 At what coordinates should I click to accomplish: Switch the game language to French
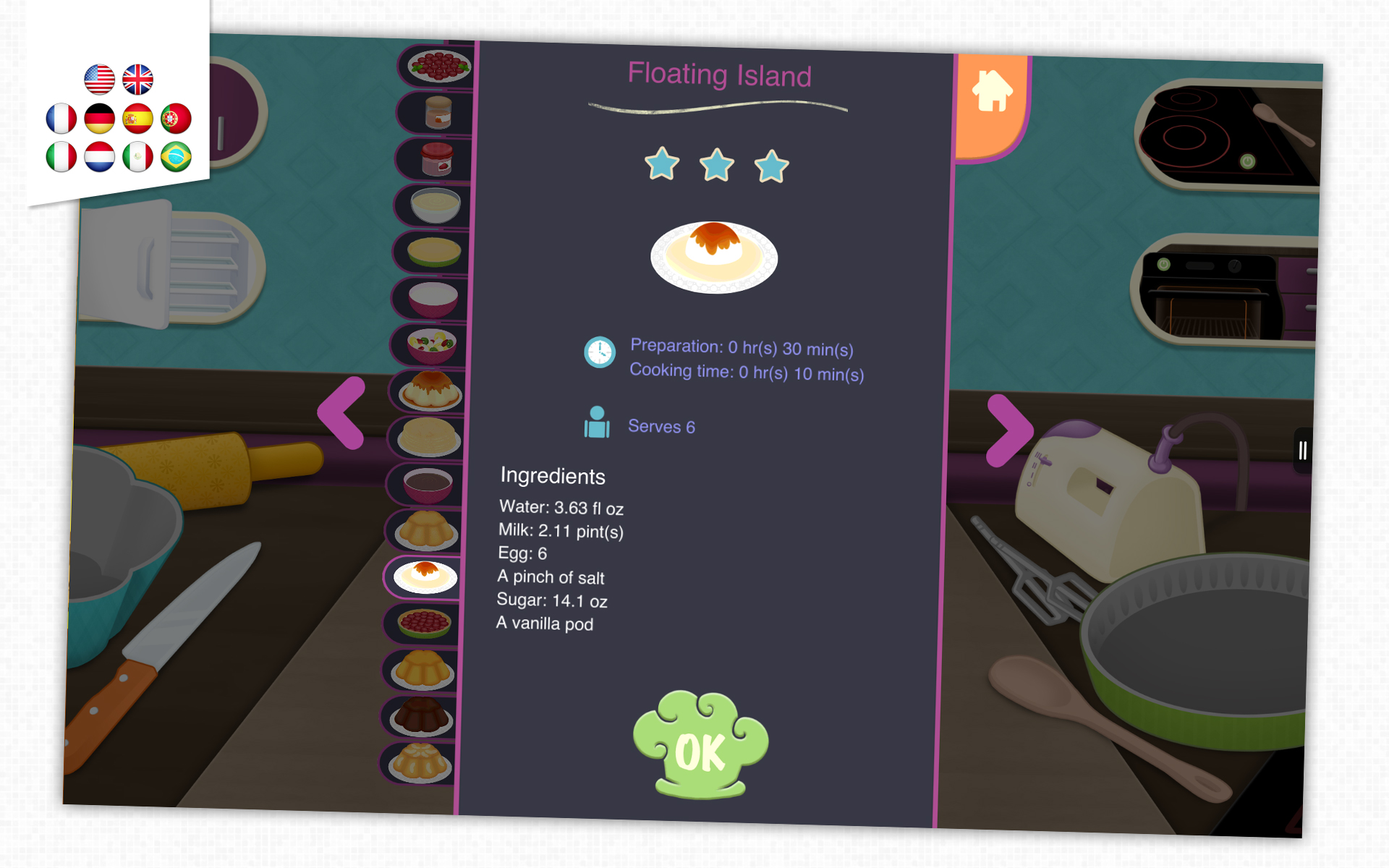61,119
